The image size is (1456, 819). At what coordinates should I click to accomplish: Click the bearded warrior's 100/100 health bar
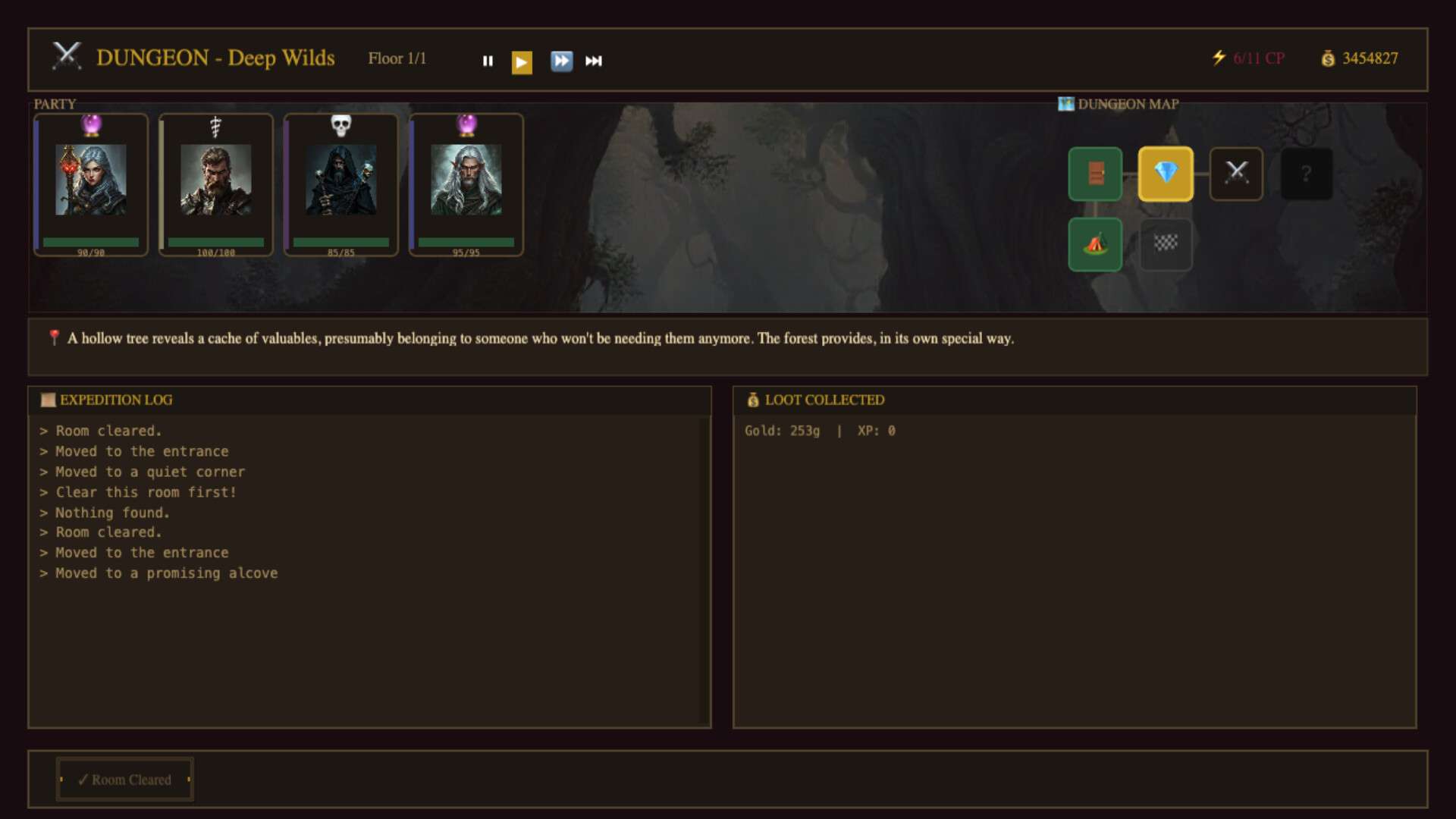pyautogui.click(x=215, y=243)
